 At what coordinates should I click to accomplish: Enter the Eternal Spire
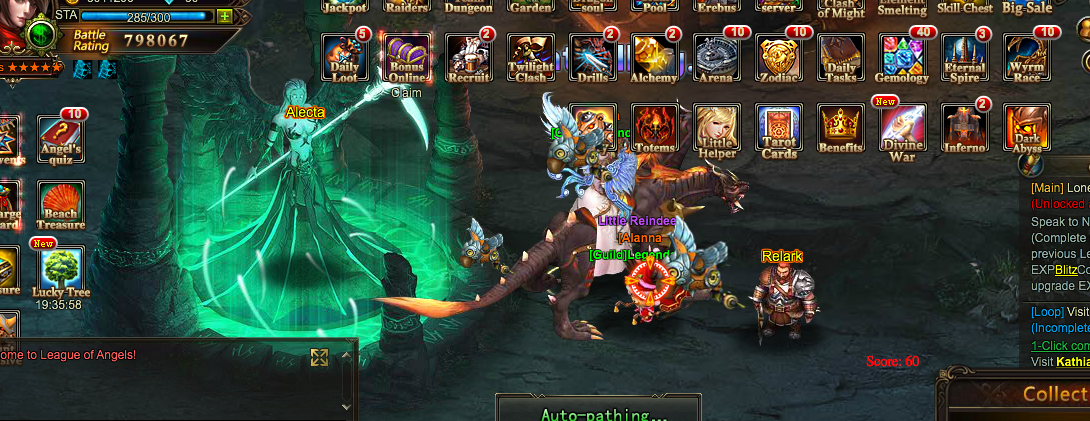965,58
